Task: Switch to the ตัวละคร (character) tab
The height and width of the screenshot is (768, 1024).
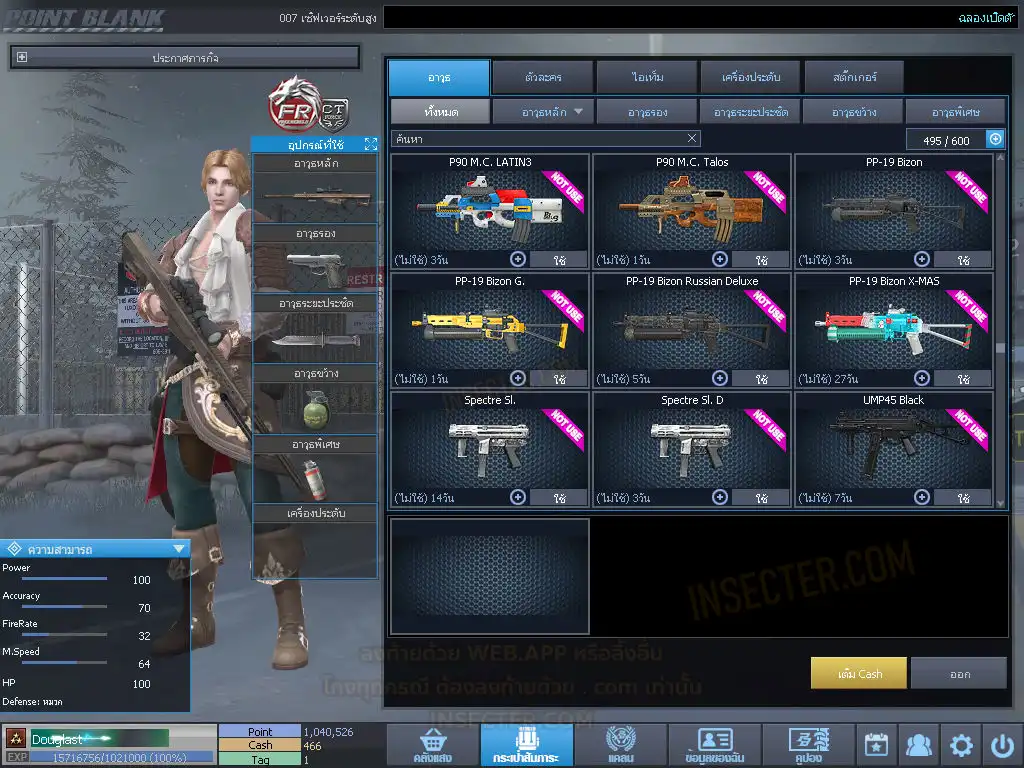Action: tap(541, 77)
